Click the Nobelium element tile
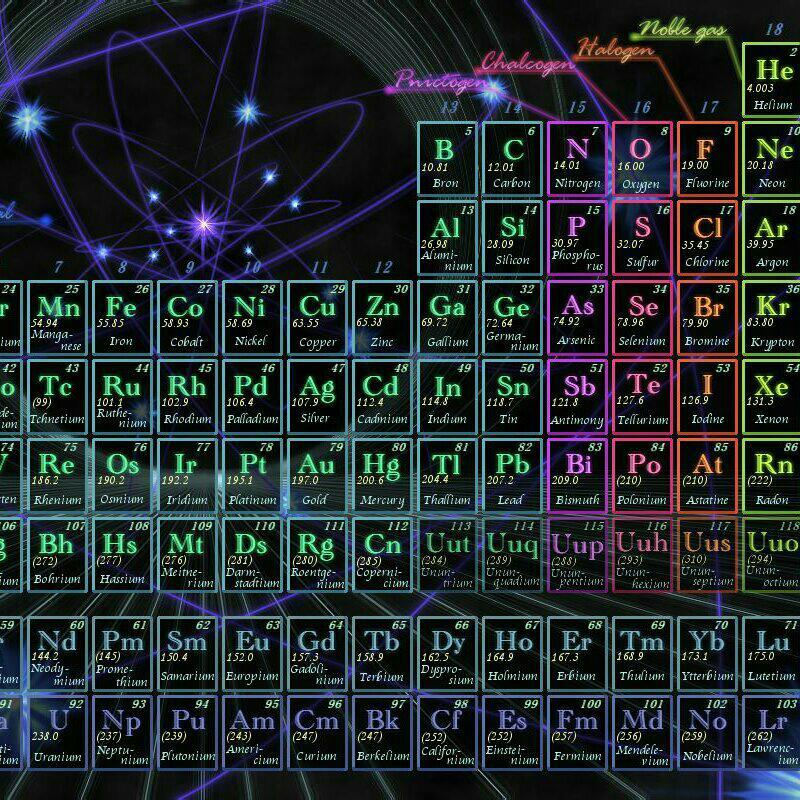The image size is (800, 800). coord(707,732)
